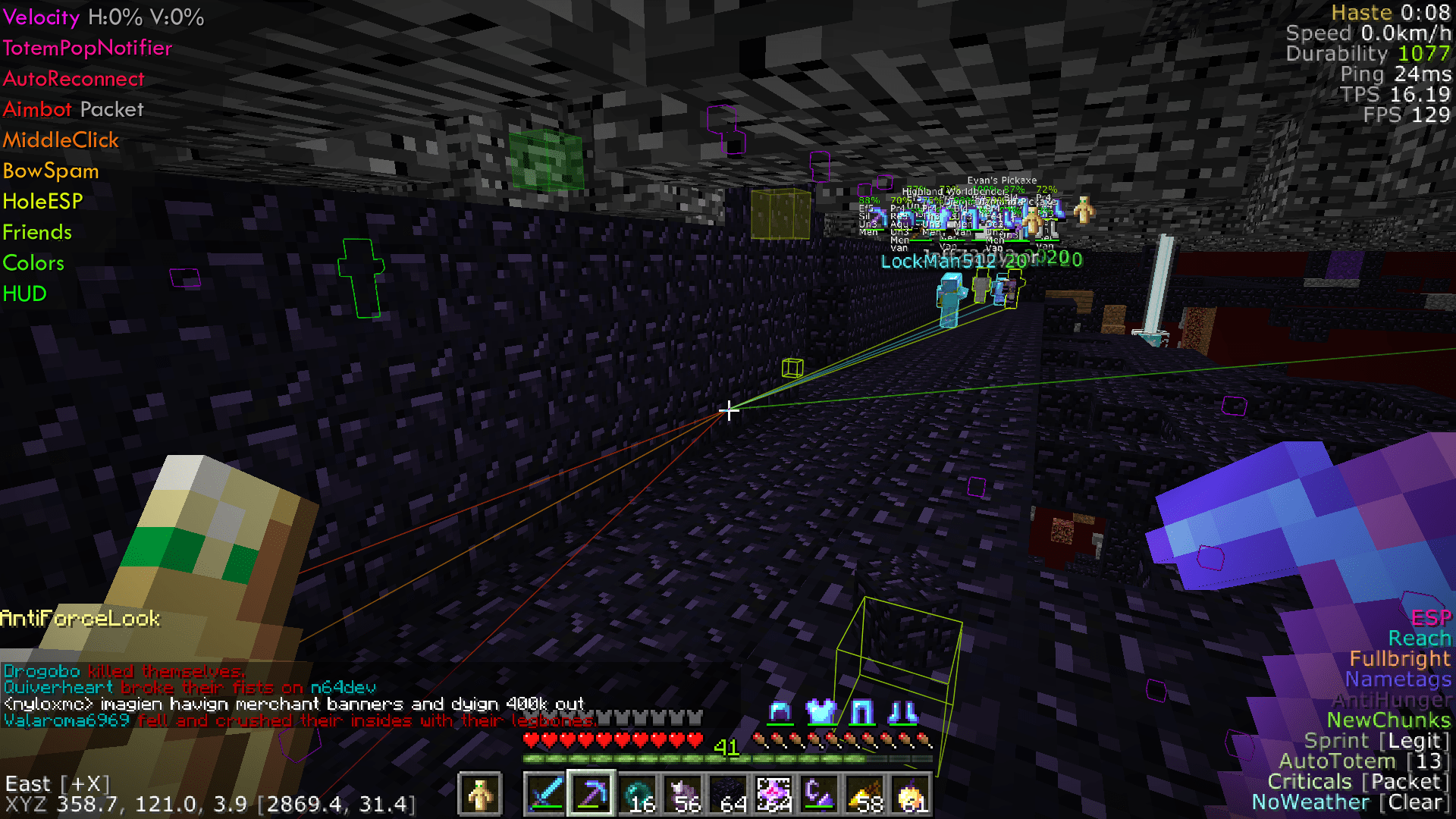The width and height of the screenshot is (1456, 819).
Task: Click the enchanted chestplate armor indicator
Action: pyautogui.click(x=822, y=713)
